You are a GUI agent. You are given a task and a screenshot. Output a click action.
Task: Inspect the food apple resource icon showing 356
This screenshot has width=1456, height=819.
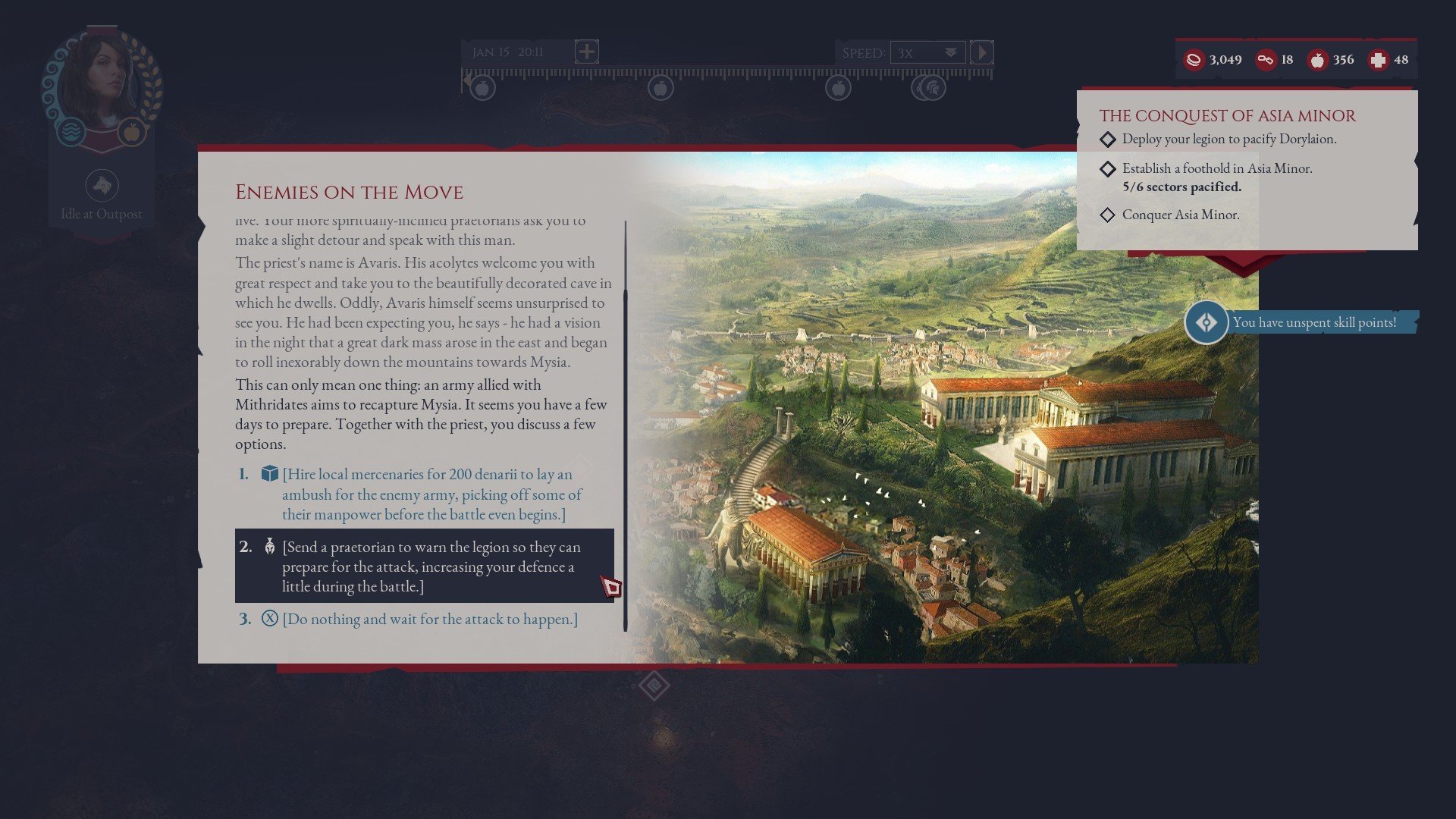1319,58
